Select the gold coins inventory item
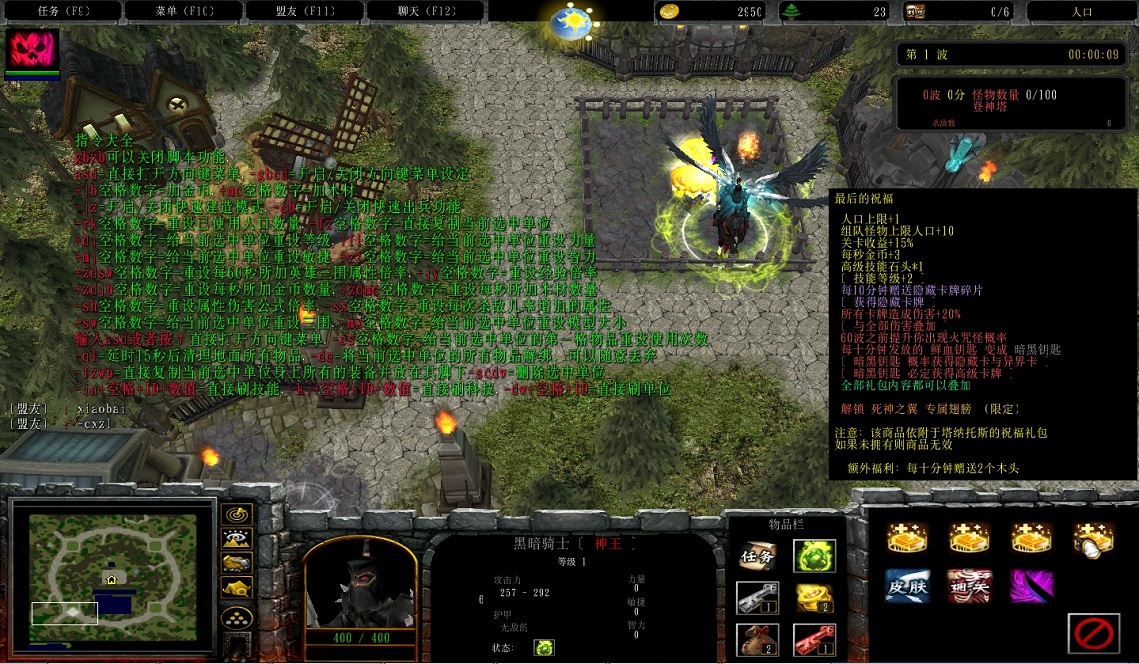This screenshot has width=1139, height=664. (x=814, y=598)
